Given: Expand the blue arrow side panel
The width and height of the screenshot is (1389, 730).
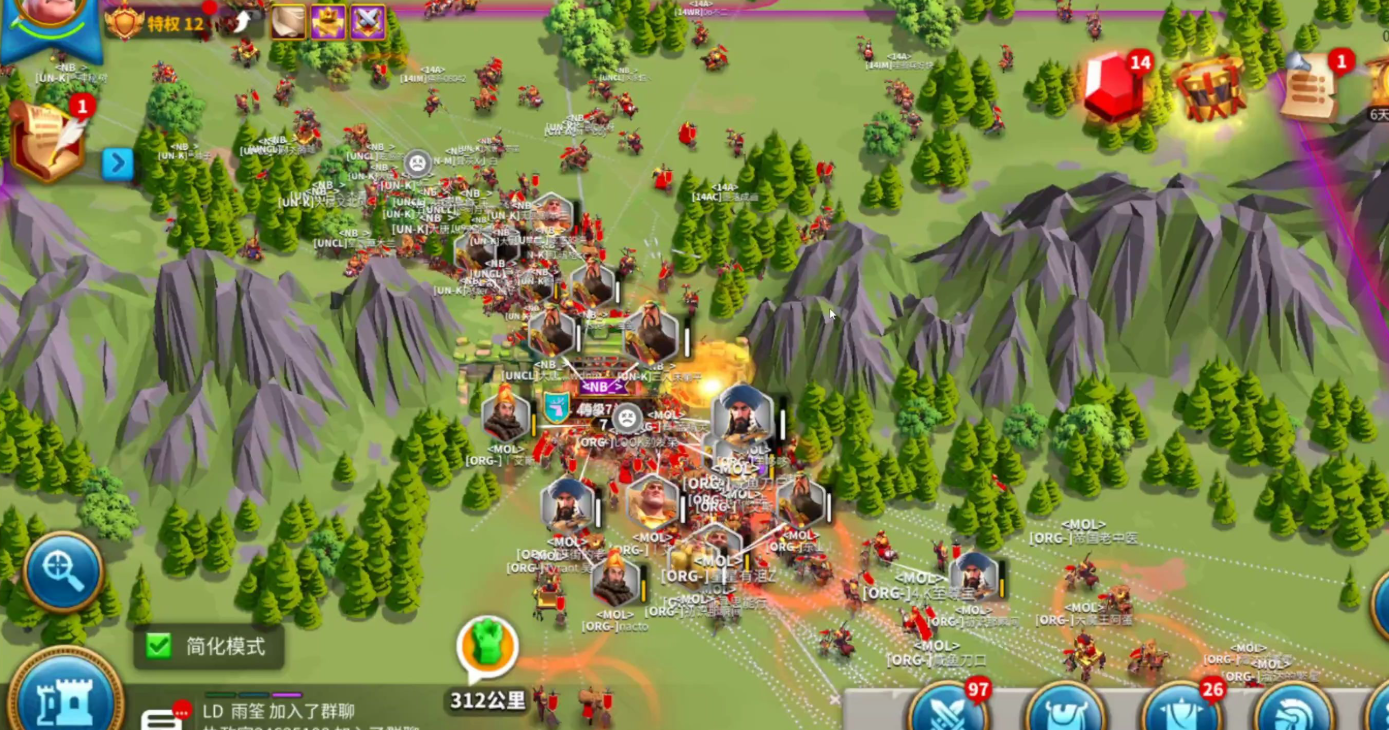Looking at the screenshot, I should (x=117, y=163).
